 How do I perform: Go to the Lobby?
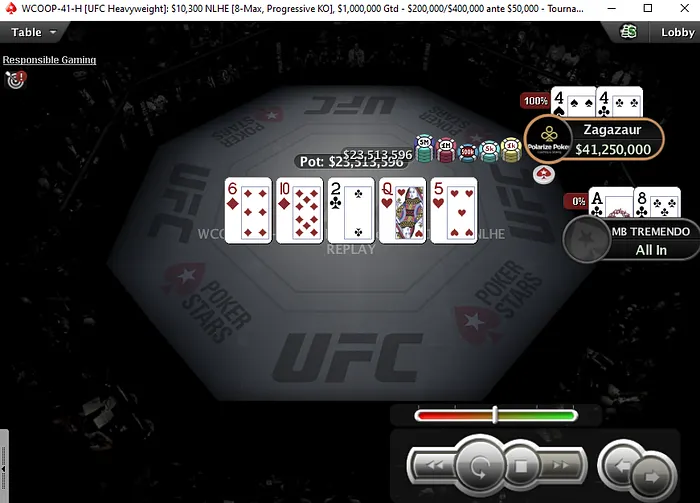[677, 32]
